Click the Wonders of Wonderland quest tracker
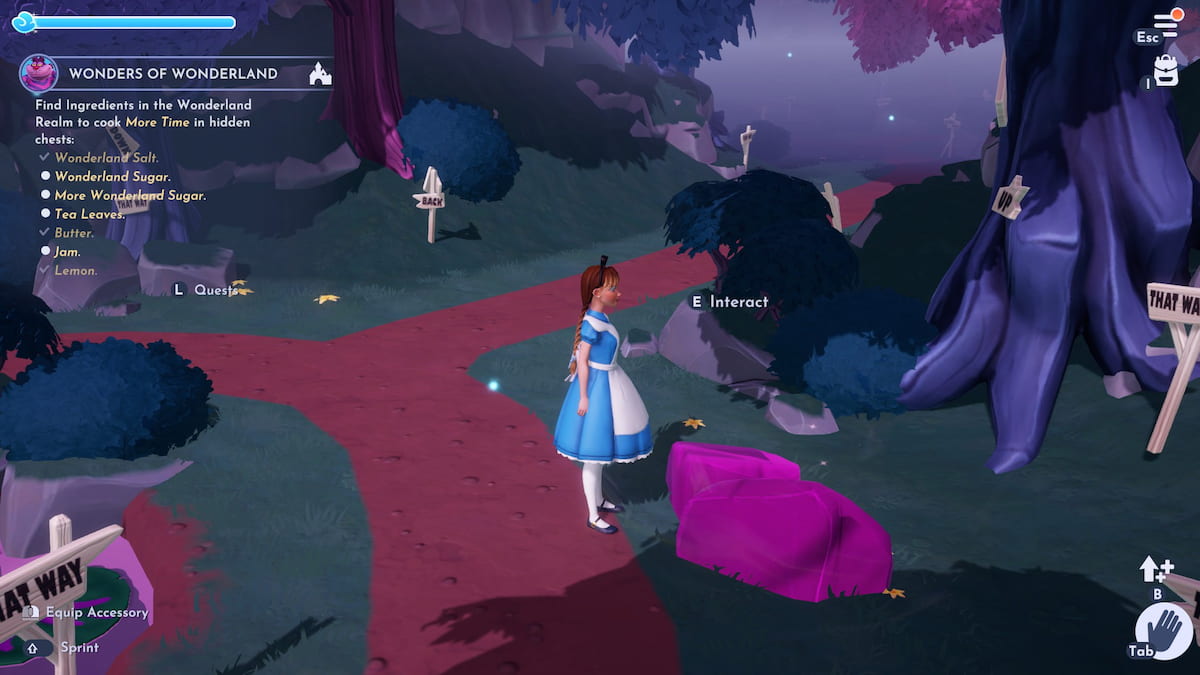This screenshot has width=1200, height=675. [x=173, y=74]
